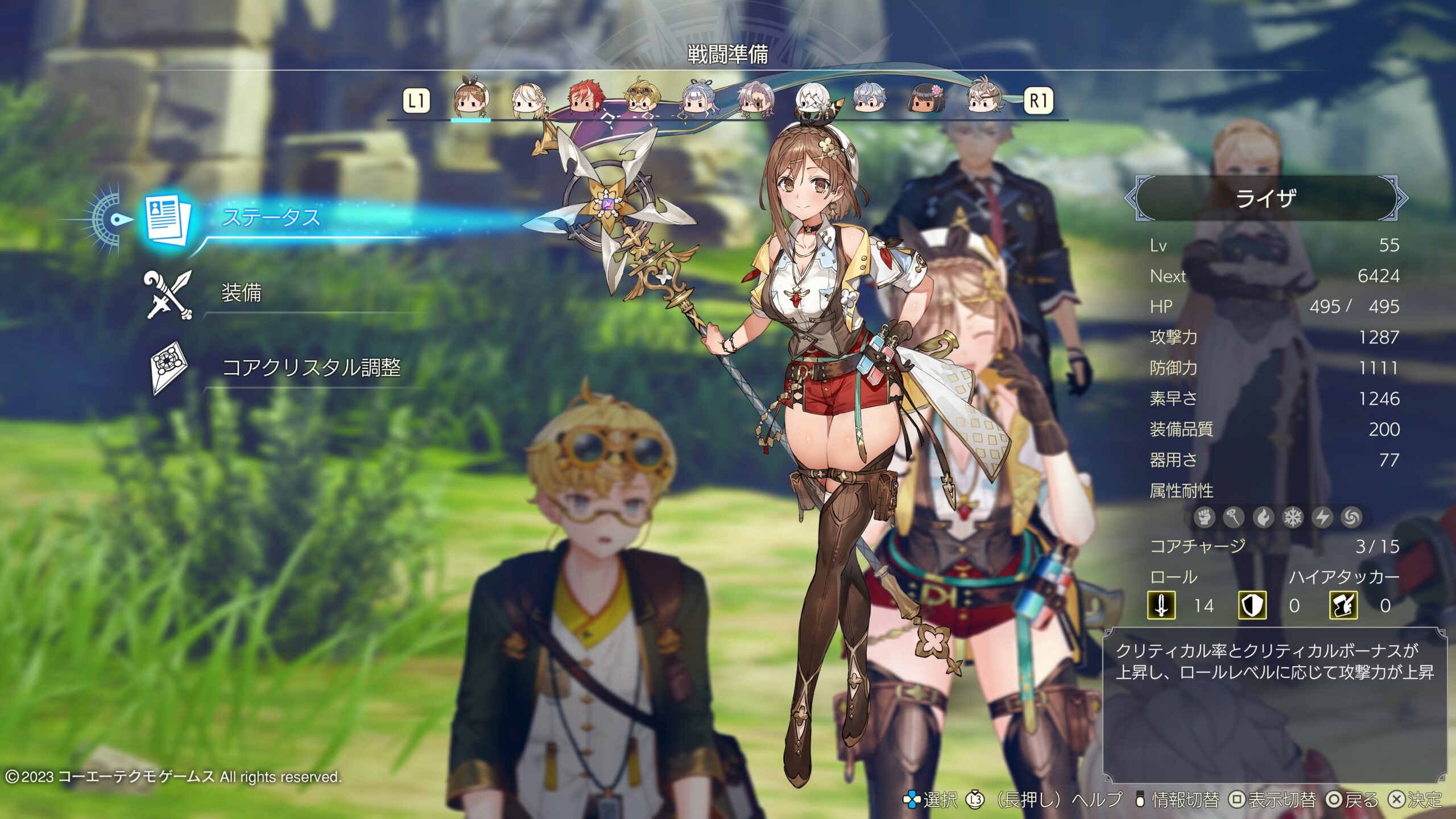The image size is (1456, 819).
Task: Switch to the lavender-haired eyepatch character portrait
Action: (756, 100)
